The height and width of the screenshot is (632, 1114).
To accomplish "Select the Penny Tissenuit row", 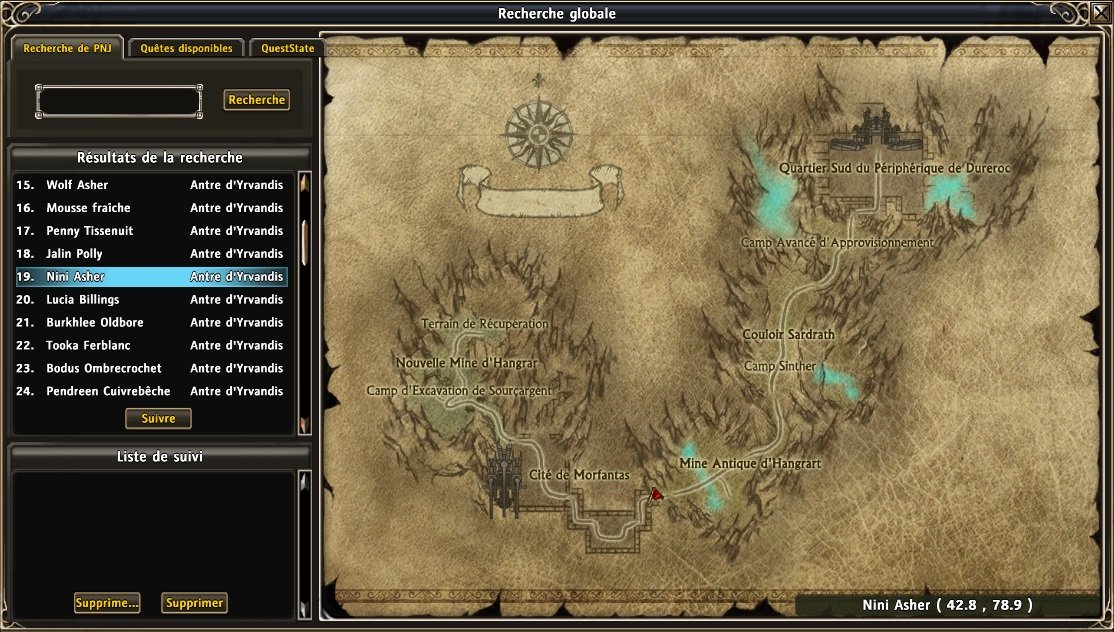I will 150,231.
